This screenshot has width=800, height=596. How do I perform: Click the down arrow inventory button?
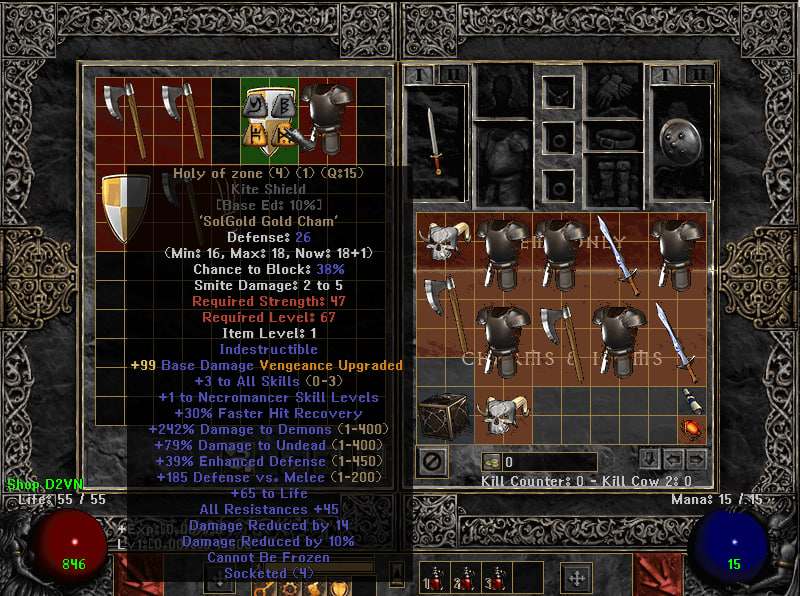[x=649, y=459]
